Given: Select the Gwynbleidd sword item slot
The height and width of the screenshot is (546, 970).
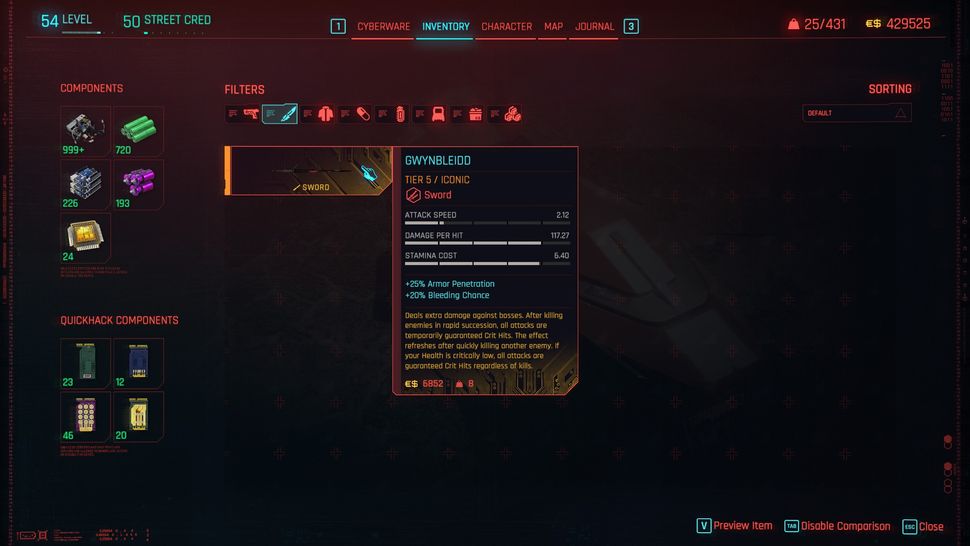Looking at the screenshot, I should [308, 171].
